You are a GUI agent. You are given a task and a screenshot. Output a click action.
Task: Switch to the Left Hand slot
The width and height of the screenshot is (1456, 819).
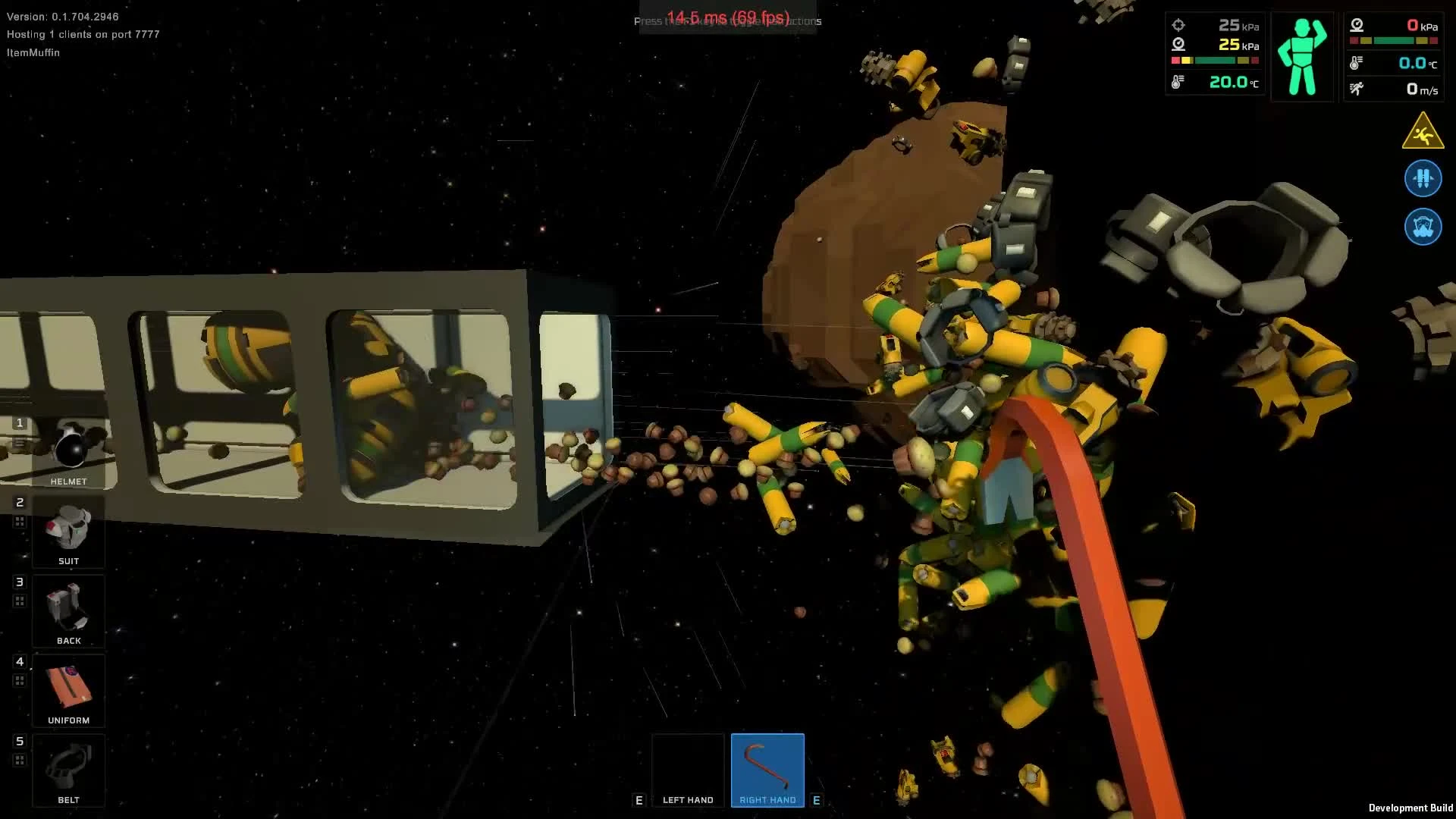coord(687,770)
